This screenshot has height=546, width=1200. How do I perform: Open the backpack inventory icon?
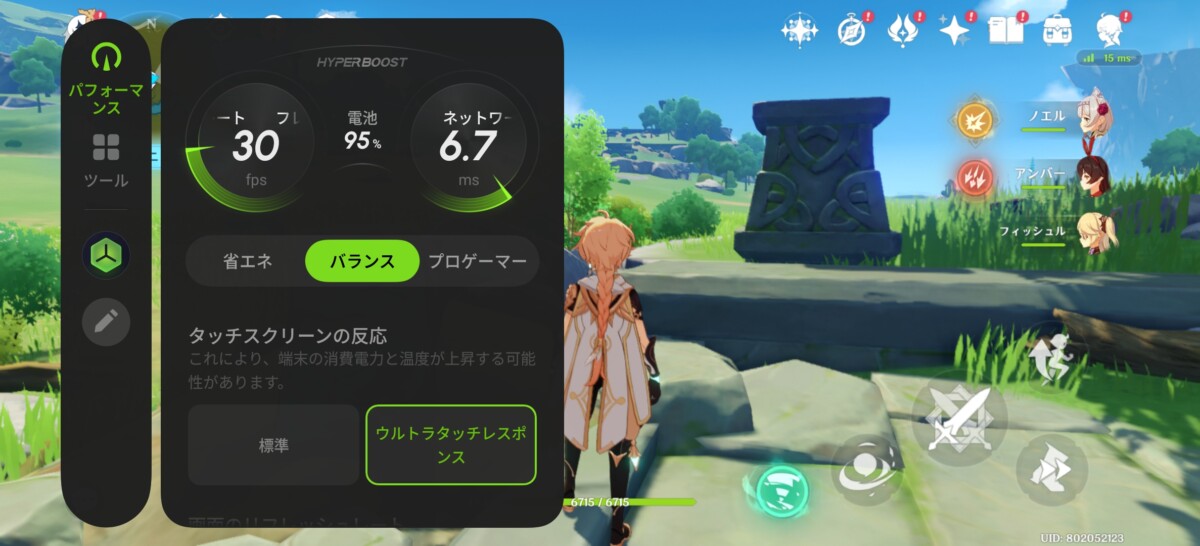(x=1058, y=30)
